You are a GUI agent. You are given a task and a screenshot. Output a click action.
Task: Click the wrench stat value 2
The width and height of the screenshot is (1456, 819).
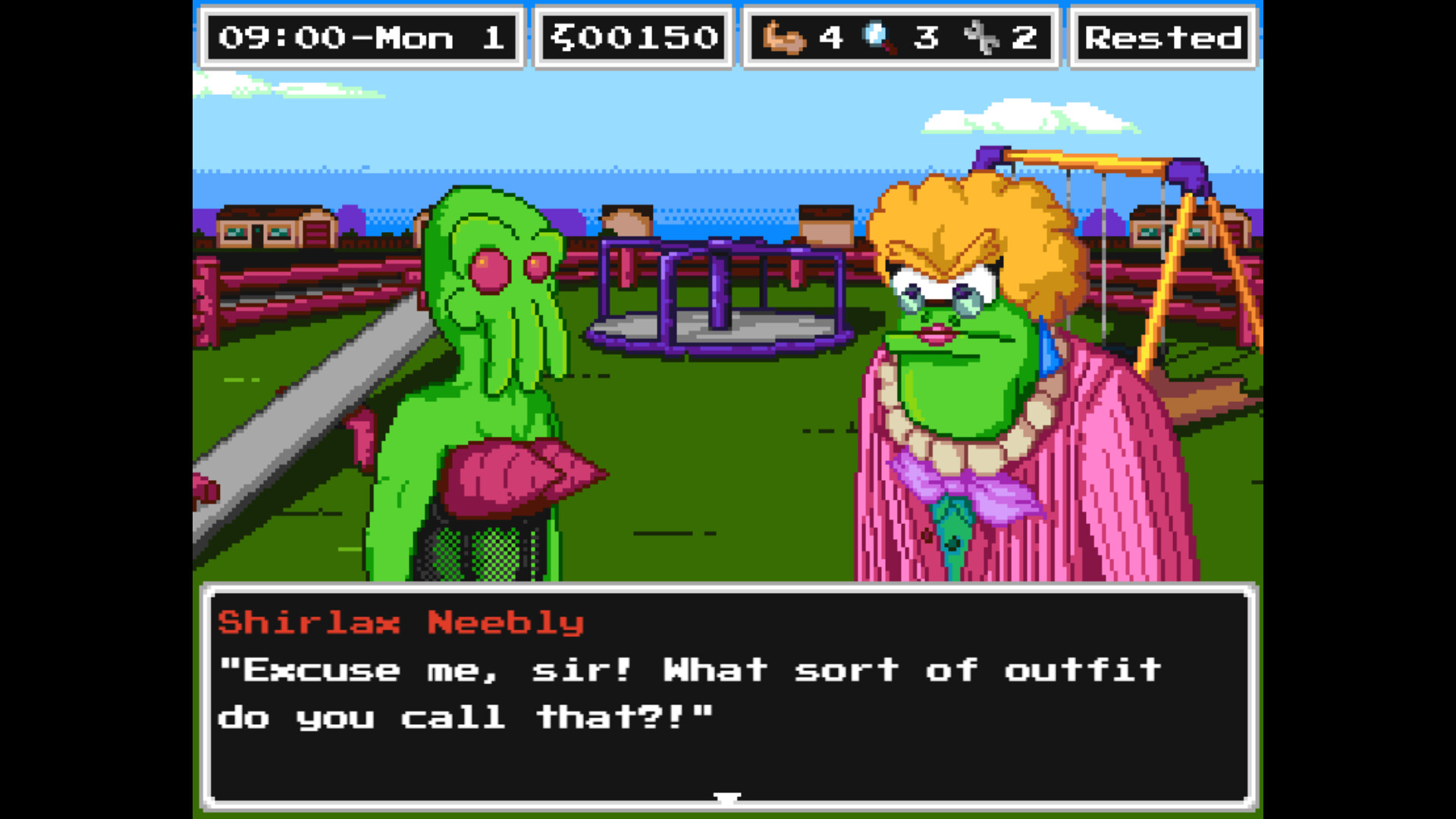(x=1025, y=37)
